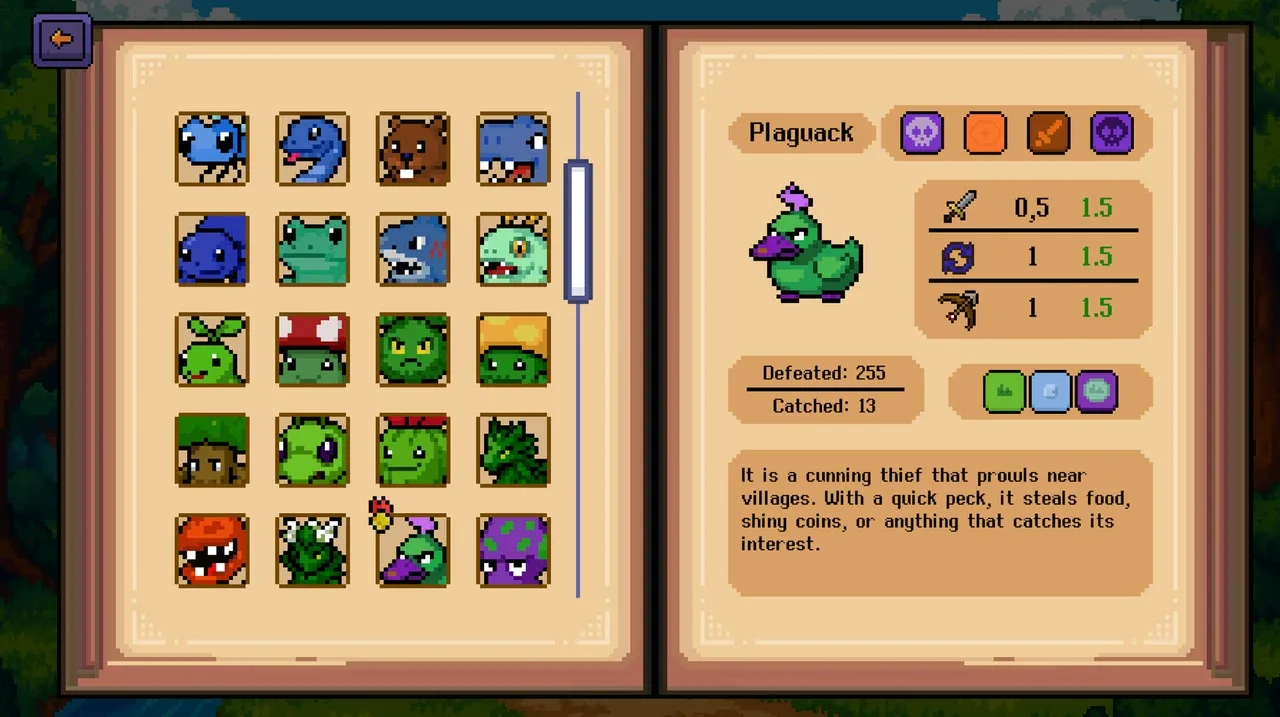Open the red mushroom cap creature entry
The width and height of the screenshot is (1280, 717).
click(313, 350)
